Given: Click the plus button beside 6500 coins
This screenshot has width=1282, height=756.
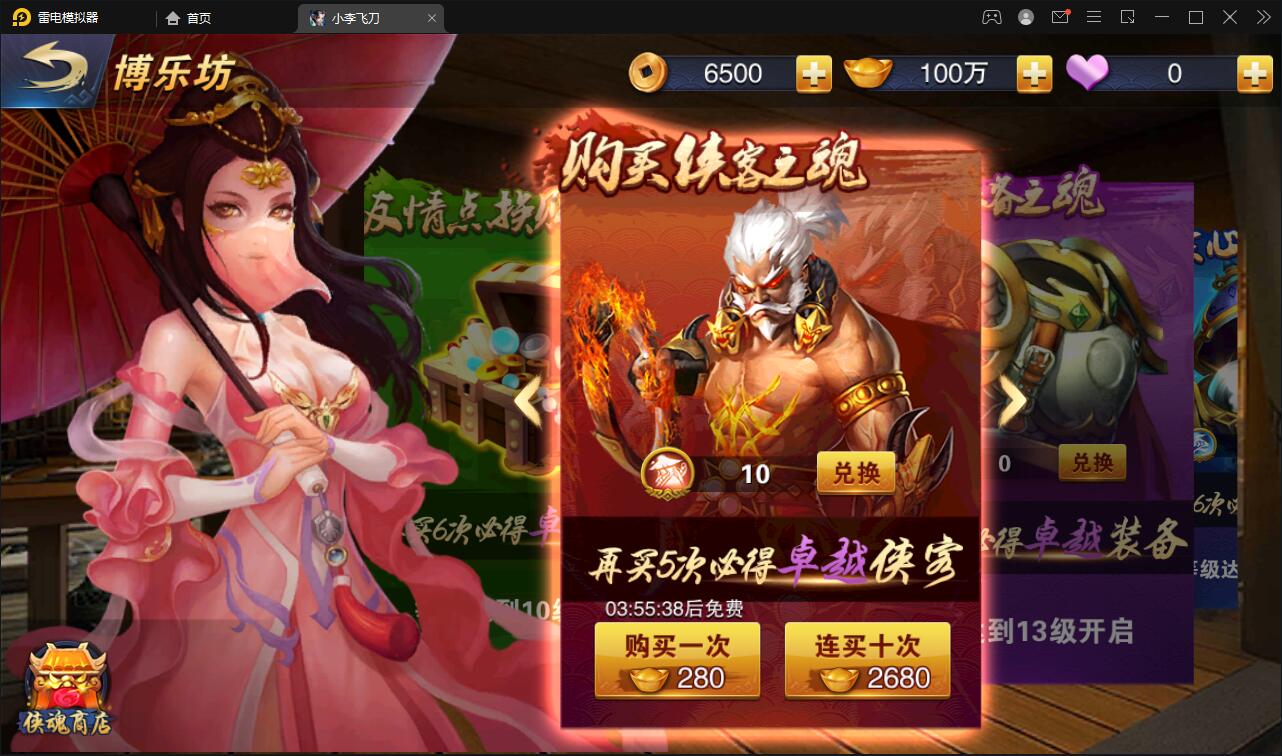Looking at the screenshot, I should (x=812, y=73).
